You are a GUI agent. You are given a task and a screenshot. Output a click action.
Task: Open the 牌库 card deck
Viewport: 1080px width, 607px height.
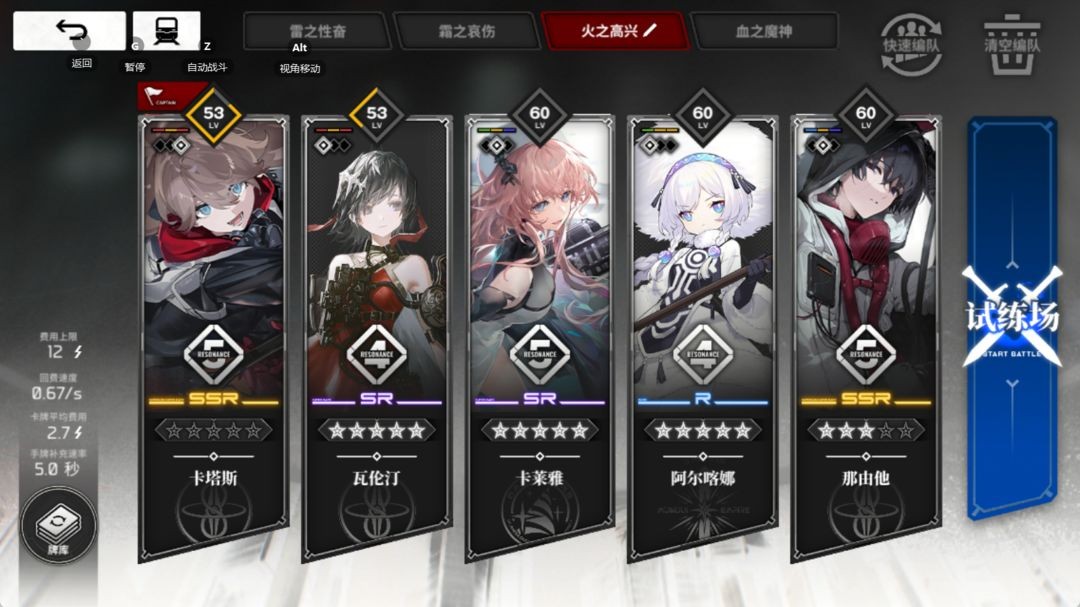(58, 527)
